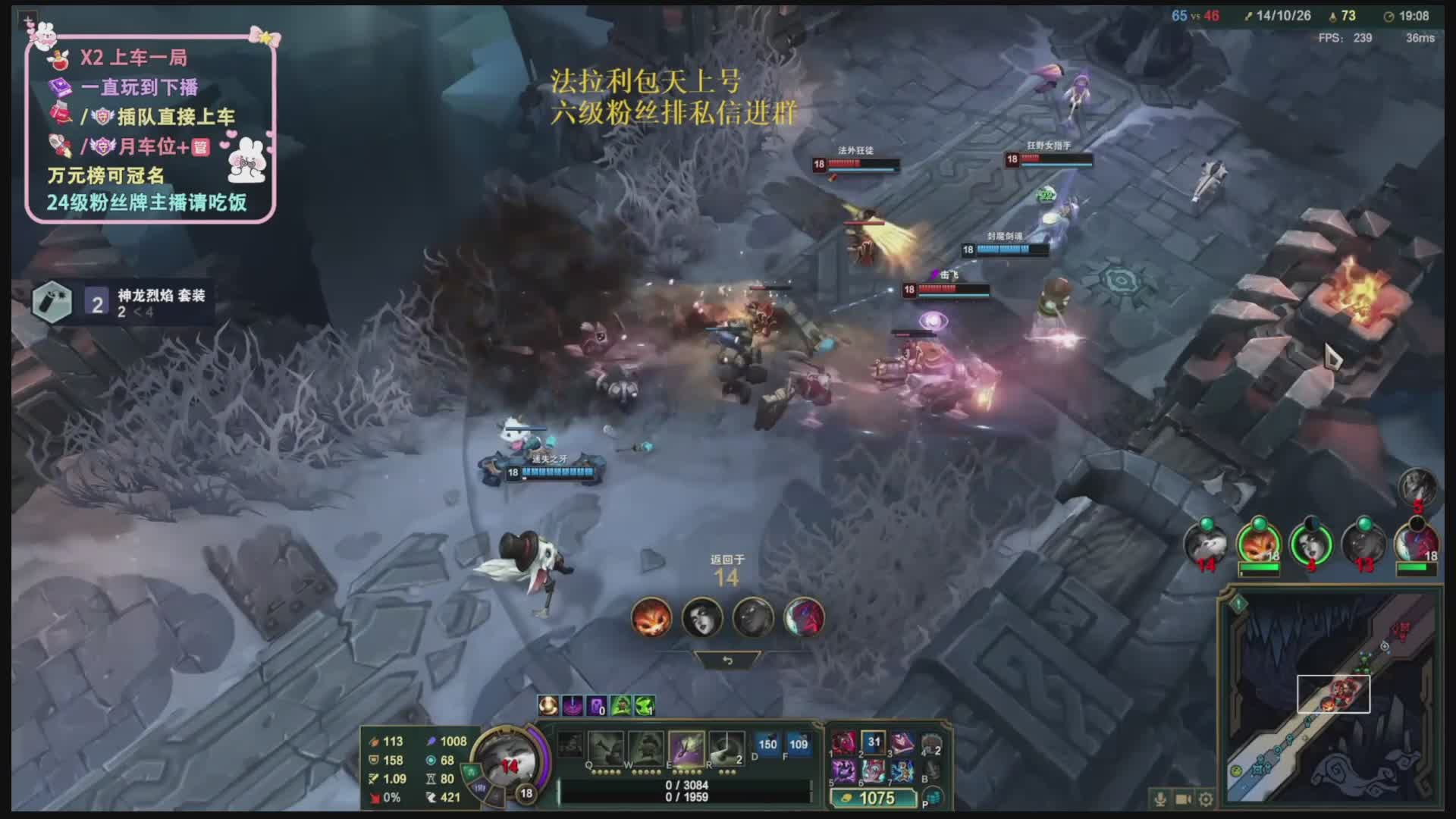Viewport: 1456px width, 819px height.
Task: Select the item slot showing cooldown 31
Action: click(874, 743)
